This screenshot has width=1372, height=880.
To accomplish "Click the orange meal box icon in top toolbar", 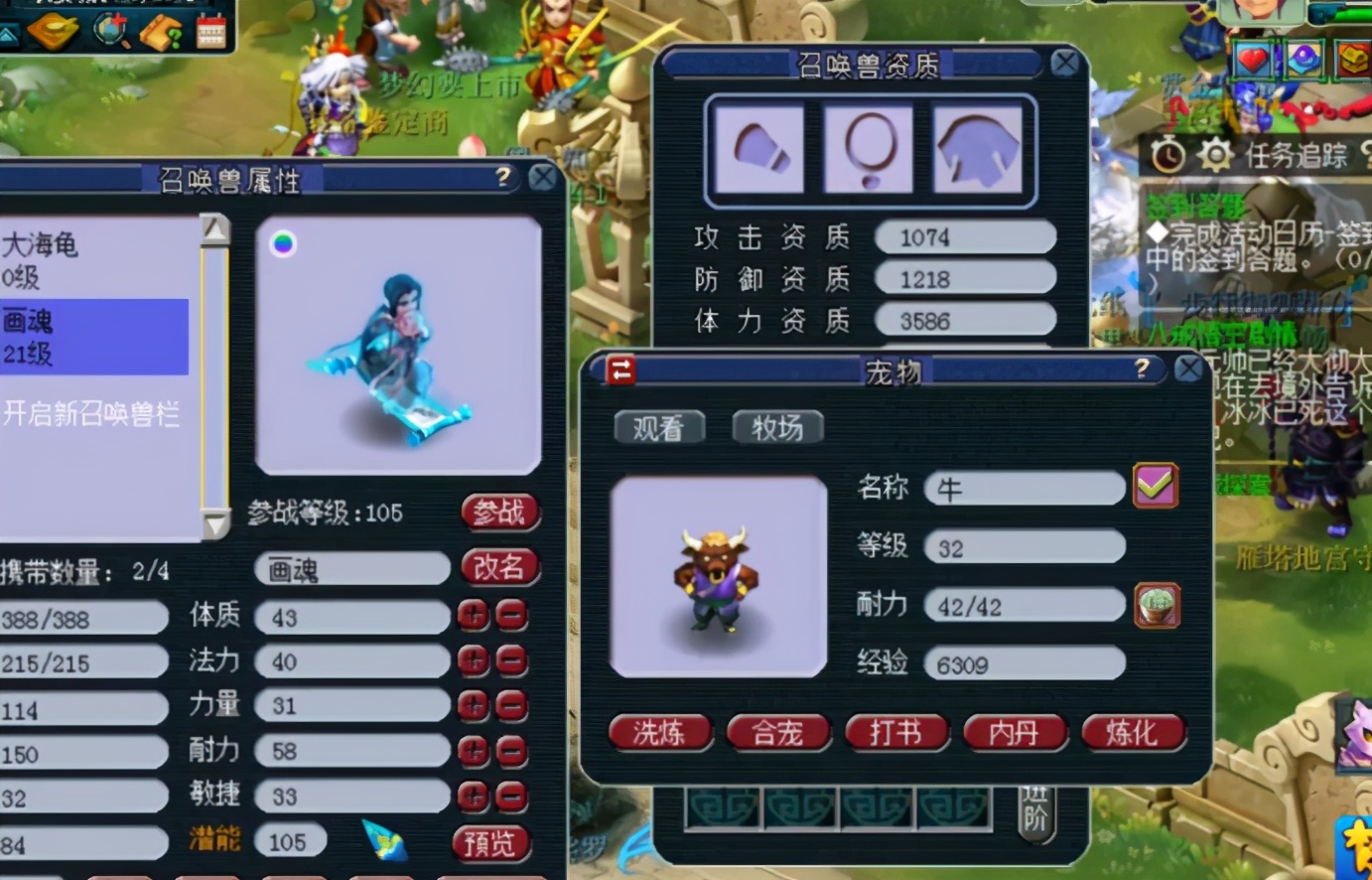I will [55, 30].
